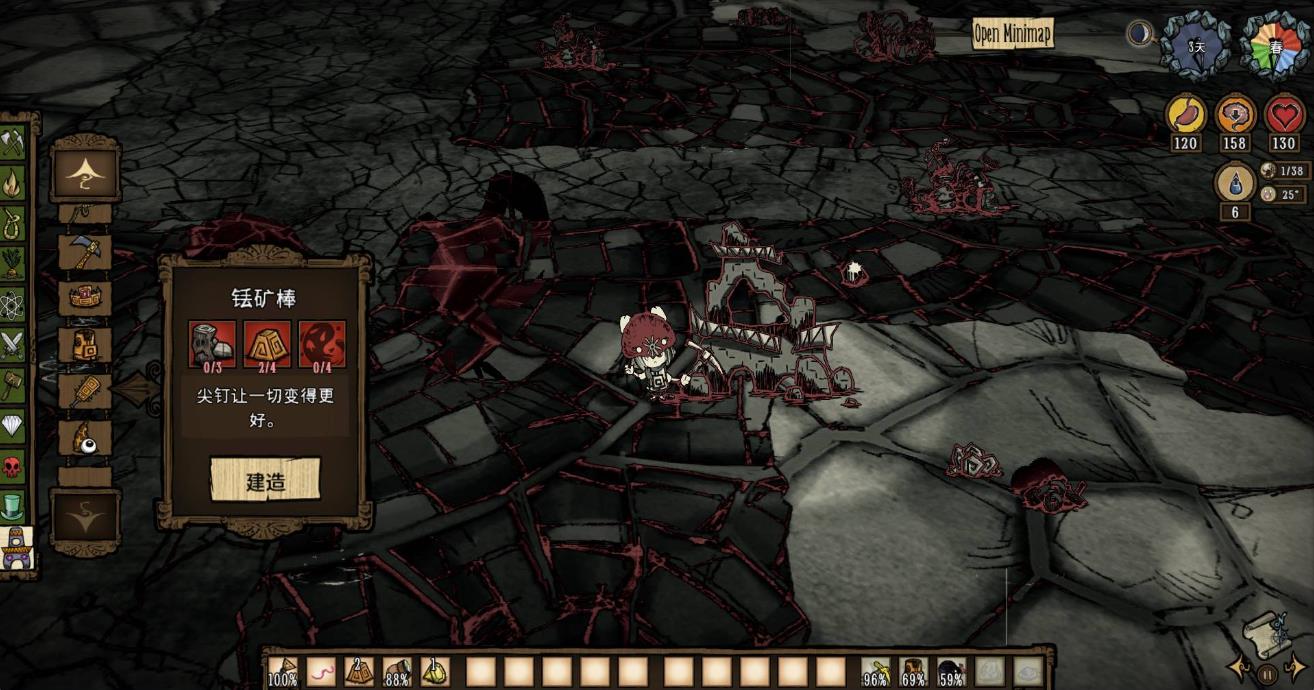The height and width of the screenshot is (690, 1314).
Task: Switch to the Science atom tab
Action: (x=12, y=303)
